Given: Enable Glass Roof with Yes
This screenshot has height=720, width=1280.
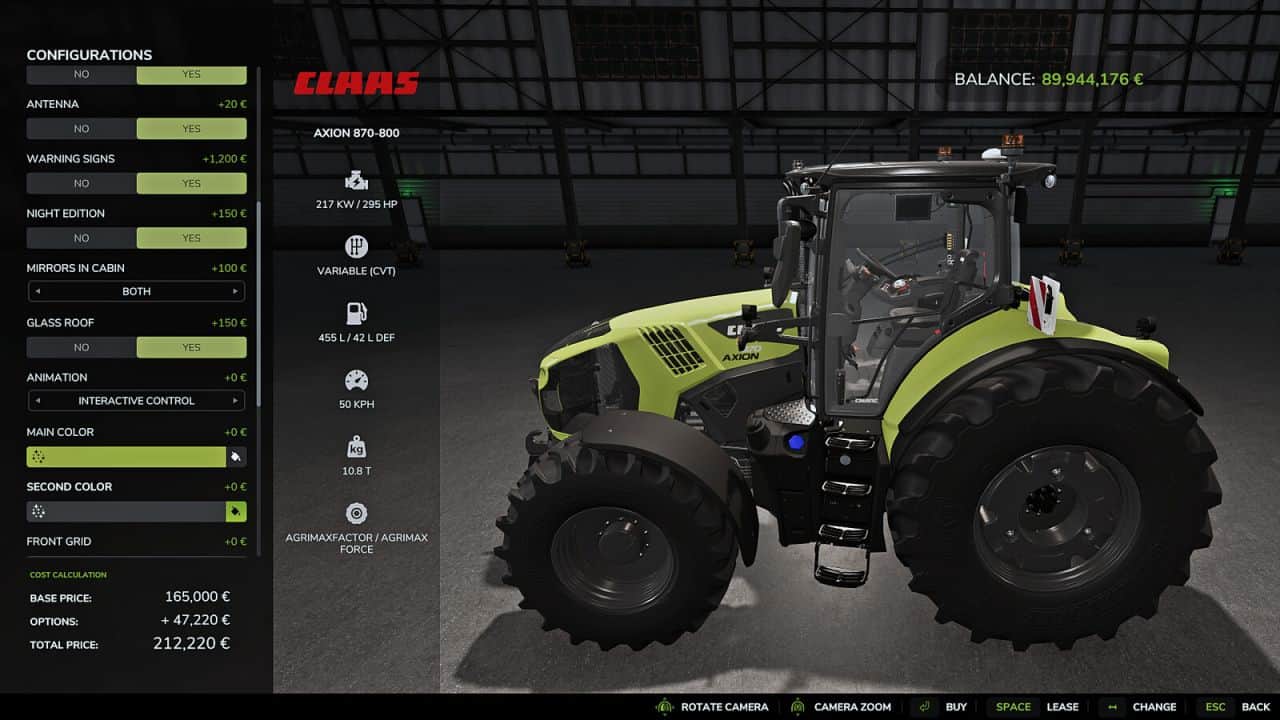Looking at the screenshot, I should coord(191,348).
